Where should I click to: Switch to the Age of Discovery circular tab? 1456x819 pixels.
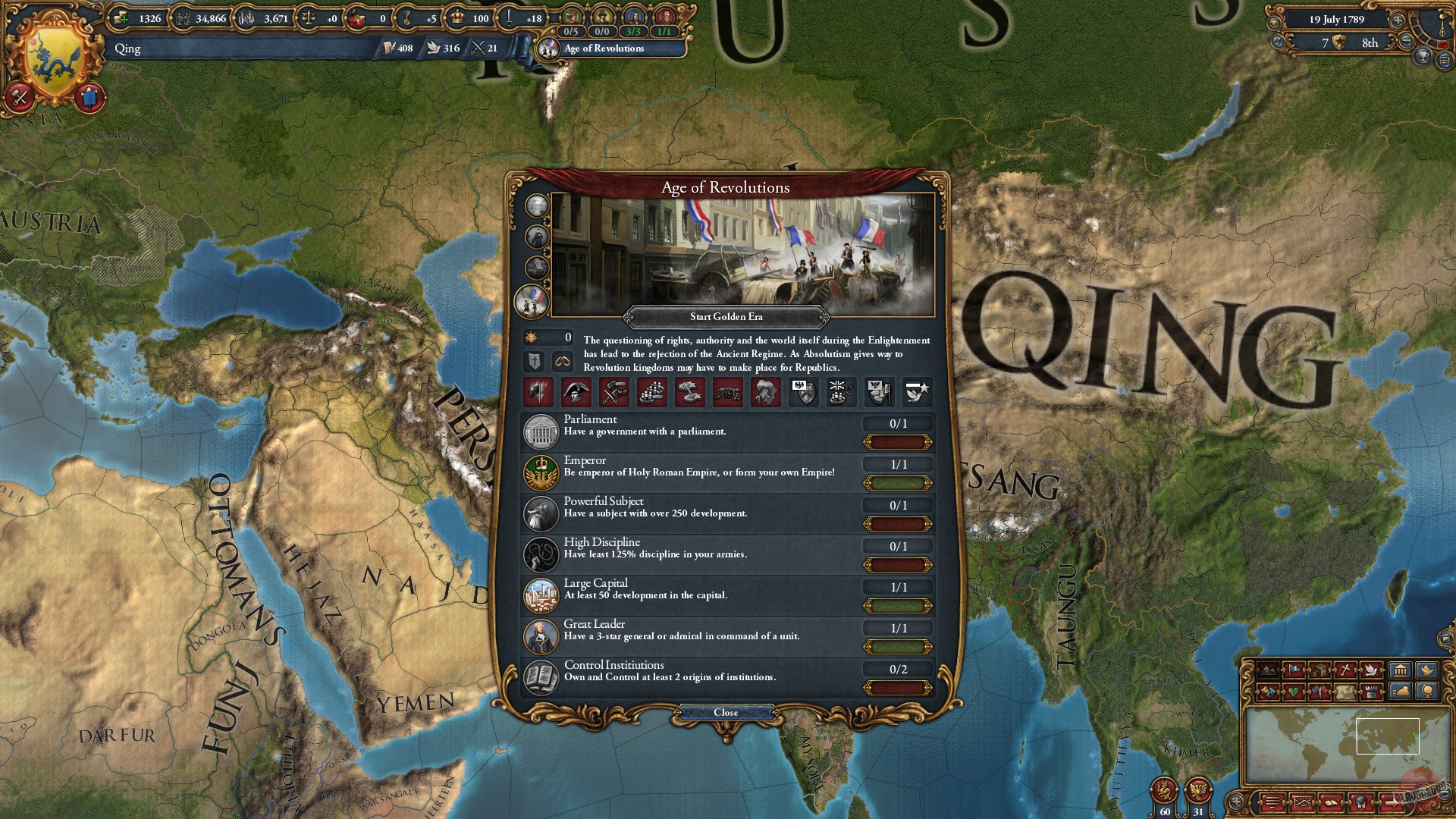click(535, 205)
